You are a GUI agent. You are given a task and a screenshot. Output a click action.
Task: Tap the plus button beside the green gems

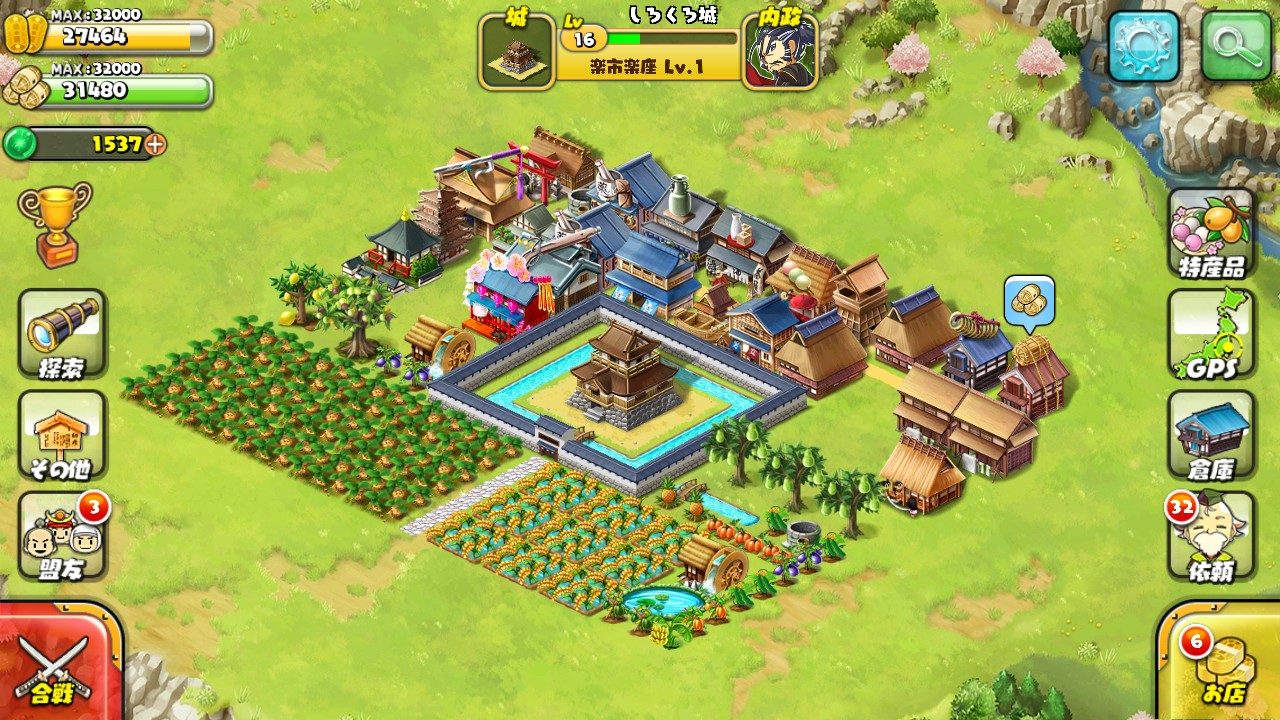155,144
